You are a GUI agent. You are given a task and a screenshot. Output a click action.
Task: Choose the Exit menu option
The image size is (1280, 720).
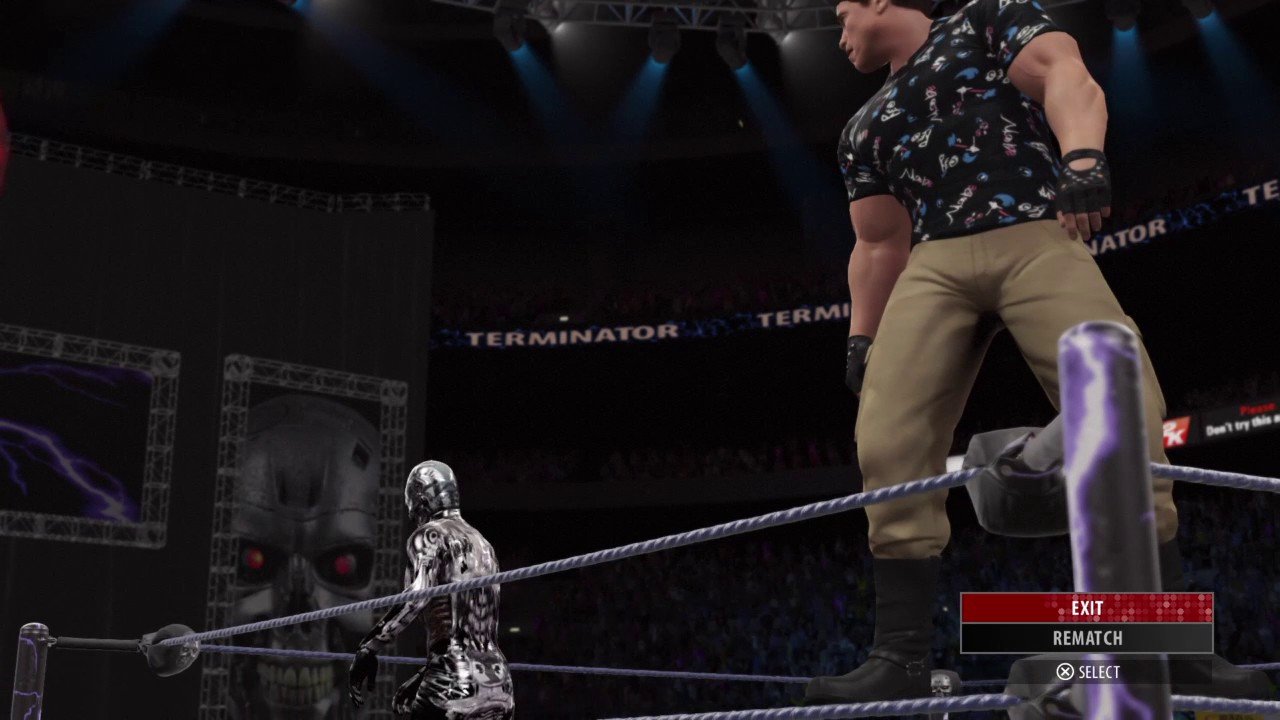point(1086,608)
